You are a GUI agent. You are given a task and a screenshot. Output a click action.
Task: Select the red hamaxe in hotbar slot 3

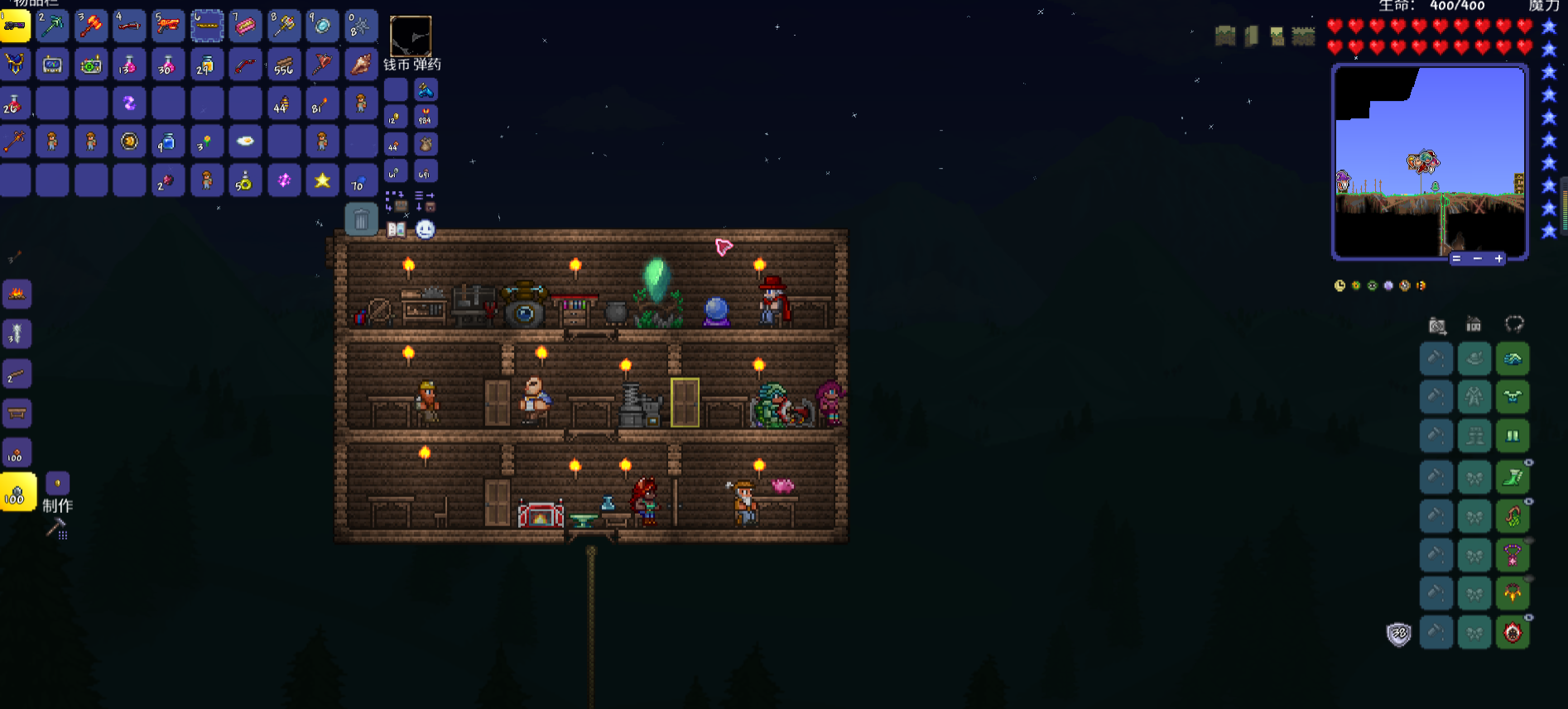[x=91, y=26]
